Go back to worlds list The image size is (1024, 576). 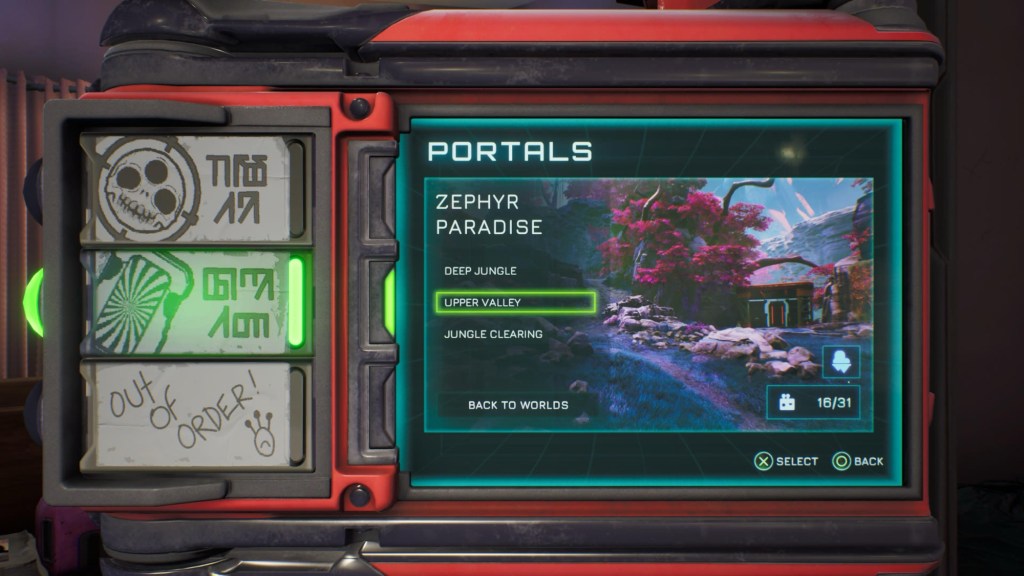[x=518, y=405]
